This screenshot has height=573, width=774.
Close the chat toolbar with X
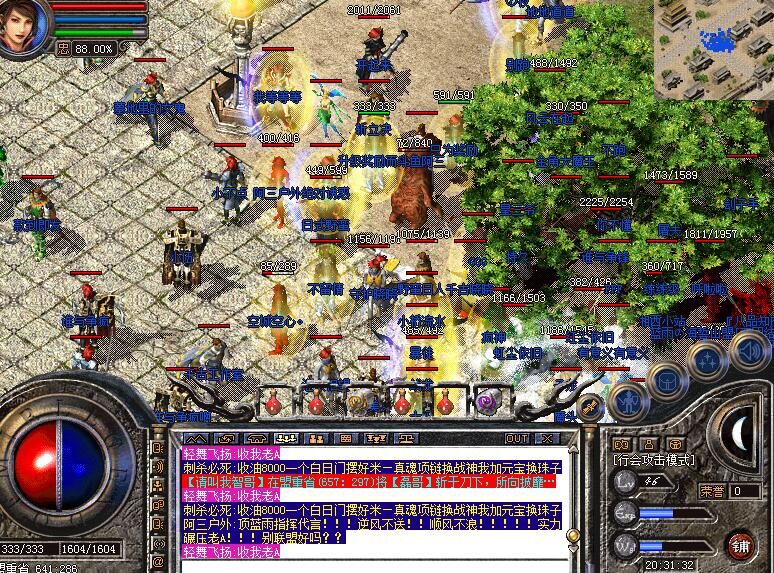(x=546, y=438)
